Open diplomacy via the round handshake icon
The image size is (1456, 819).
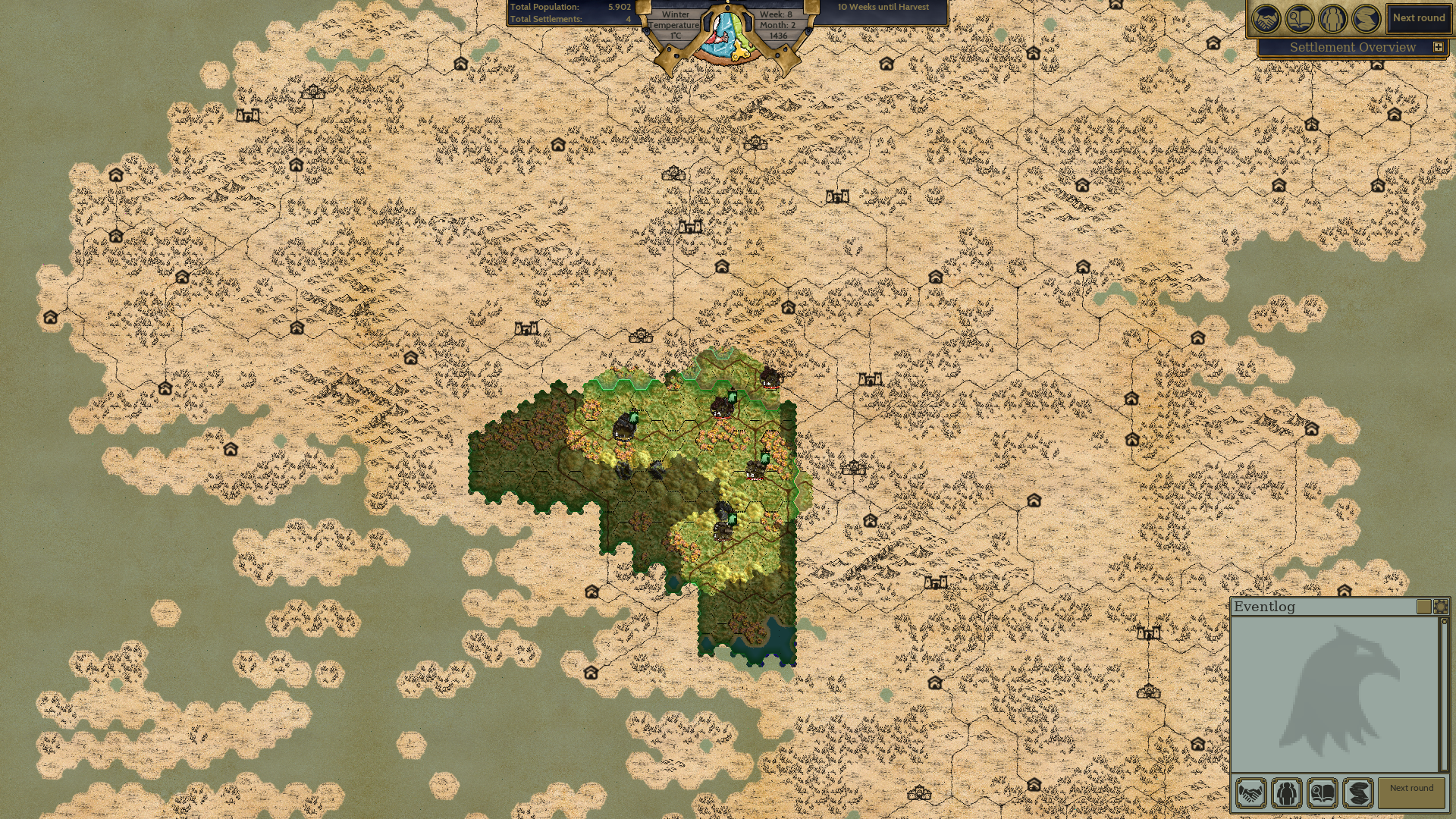coord(1266,19)
